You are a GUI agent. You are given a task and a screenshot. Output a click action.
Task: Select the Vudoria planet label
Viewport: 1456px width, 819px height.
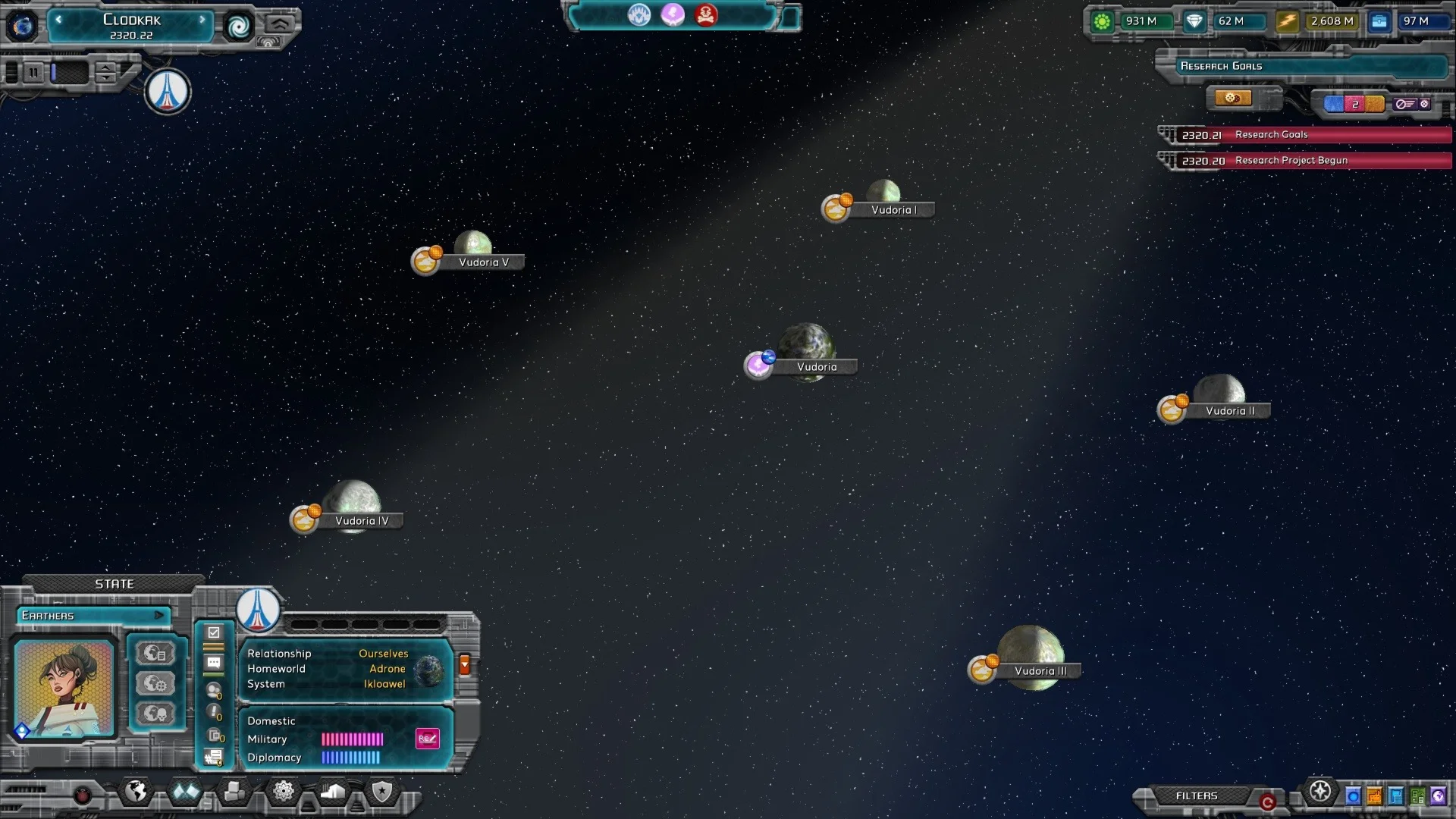[816, 367]
